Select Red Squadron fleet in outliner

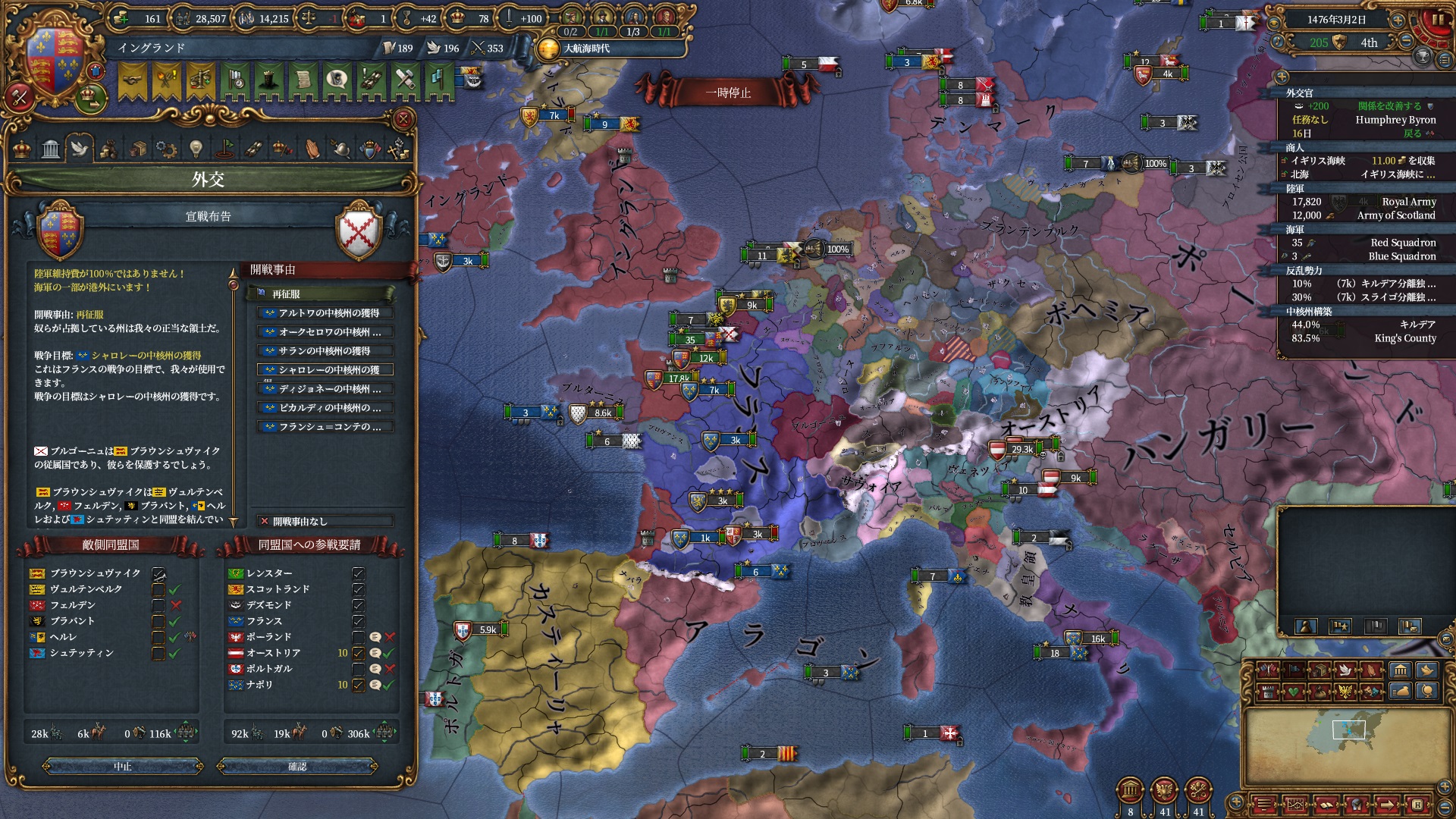1403,243
